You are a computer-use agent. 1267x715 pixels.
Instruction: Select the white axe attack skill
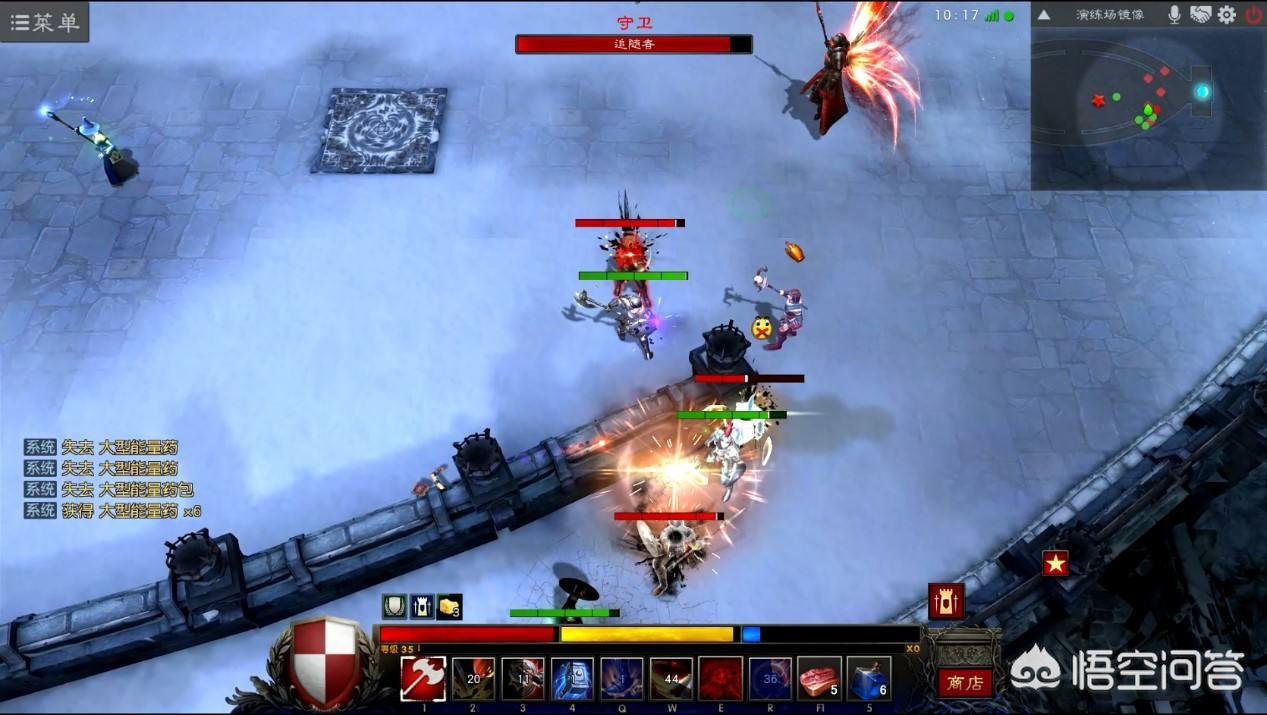click(423, 678)
